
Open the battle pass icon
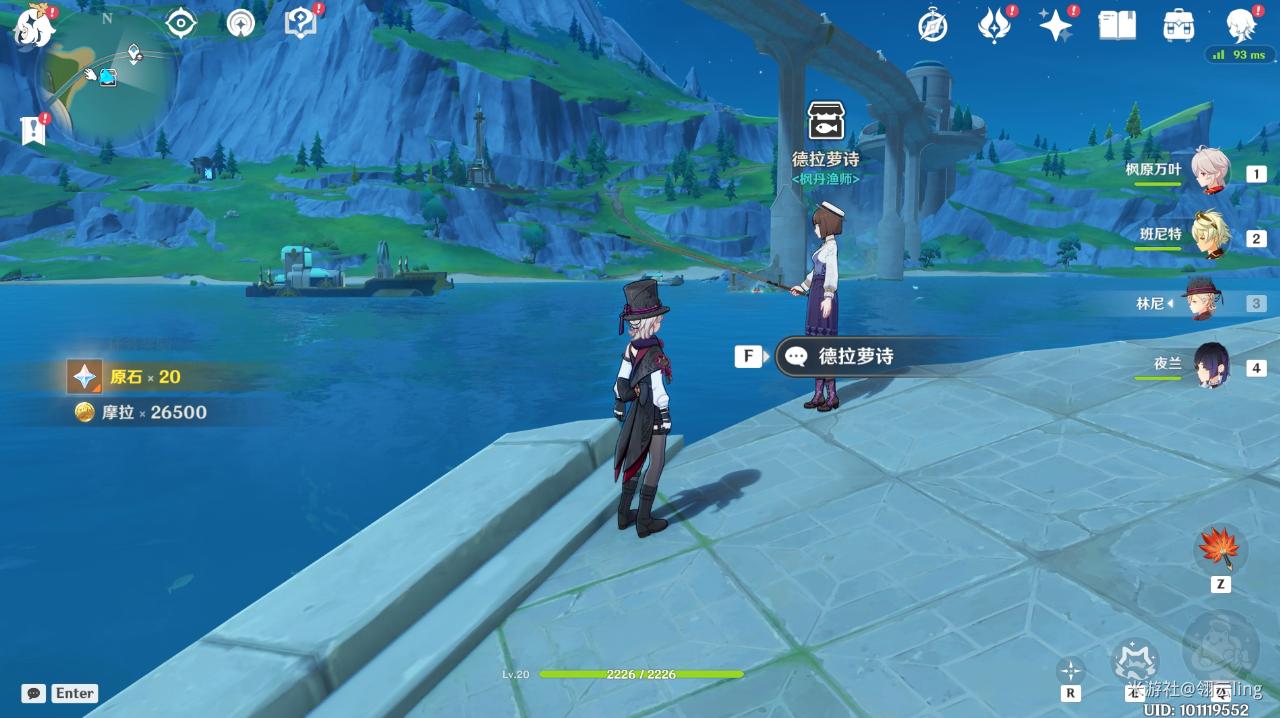pos(994,26)
